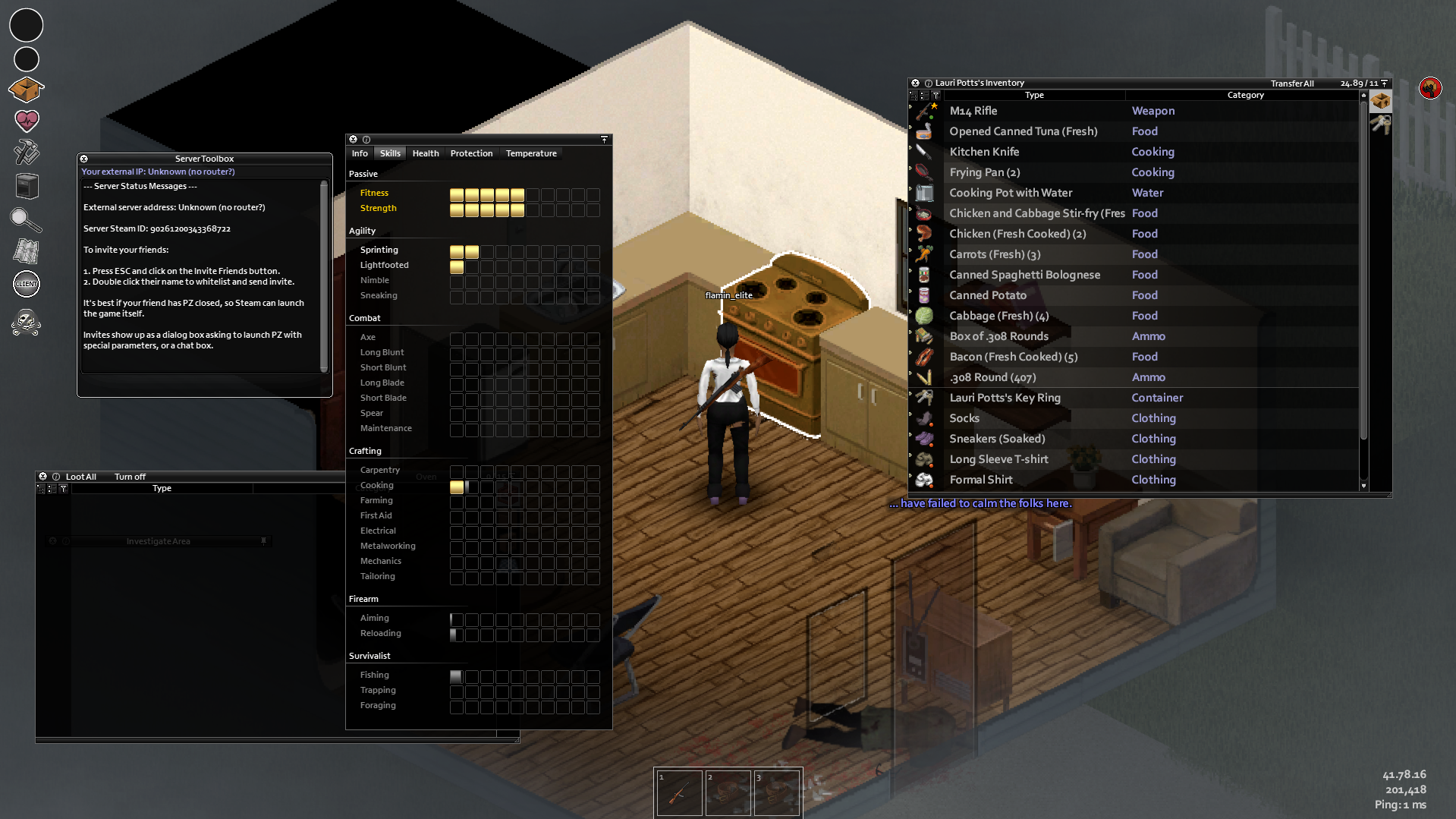Pick Lauri Potts's Key Ring row
Screen dimensions: 1456x819
[x=1005, y=398]
